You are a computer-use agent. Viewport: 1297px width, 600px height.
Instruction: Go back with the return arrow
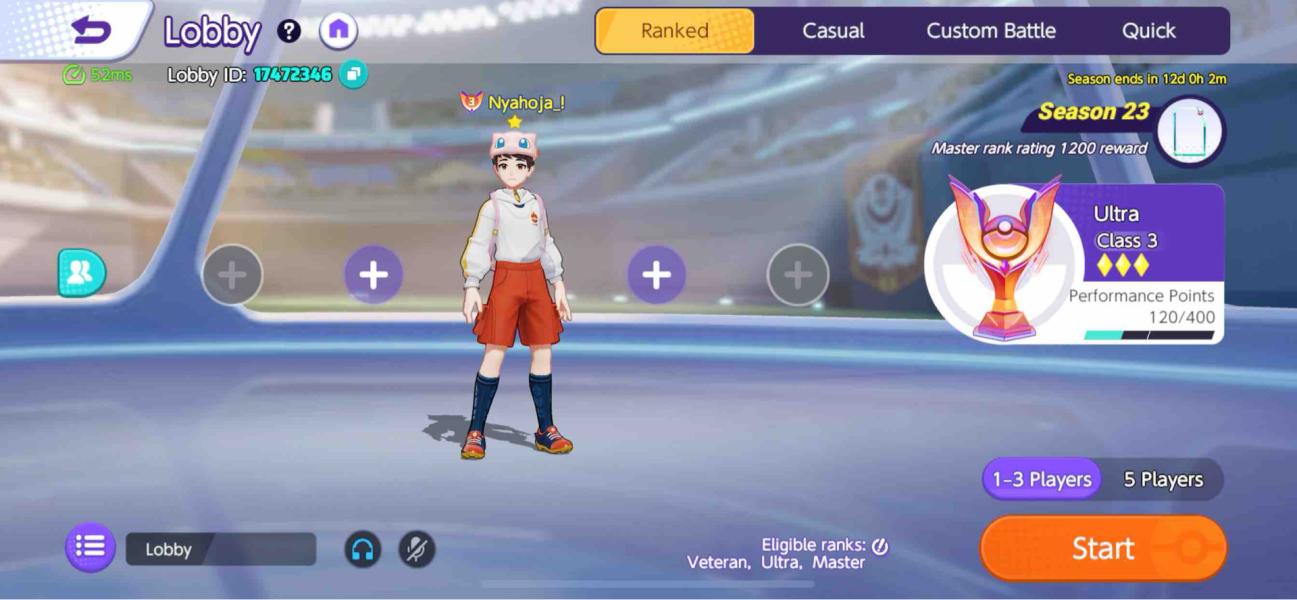(91, 31)
